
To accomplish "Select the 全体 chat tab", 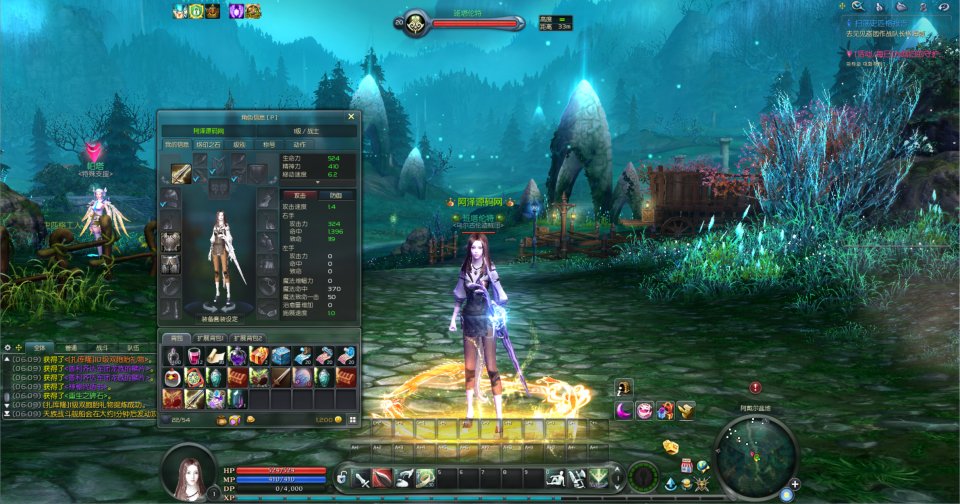I will pos(39,346).
